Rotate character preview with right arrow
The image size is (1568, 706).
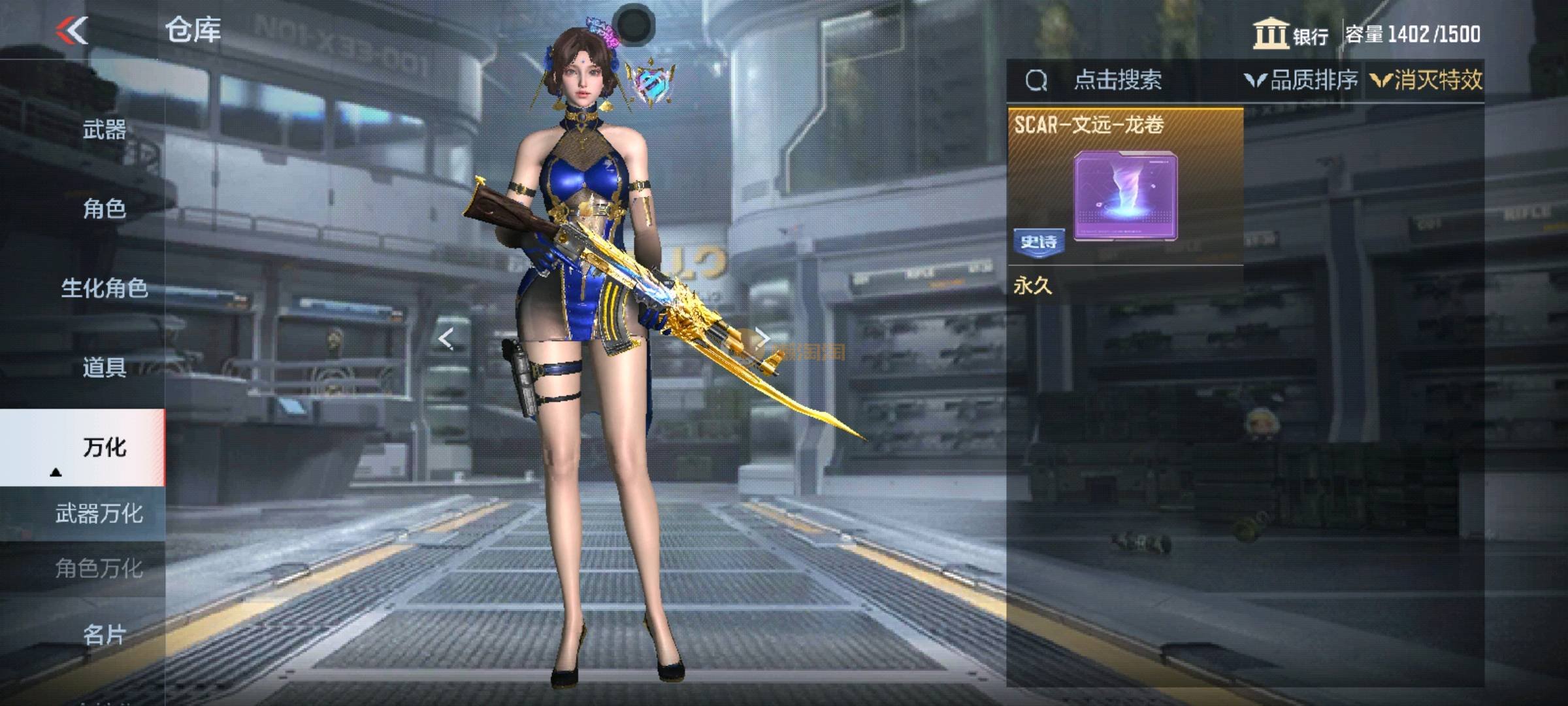pyautogui.click(x=762, y=339)
